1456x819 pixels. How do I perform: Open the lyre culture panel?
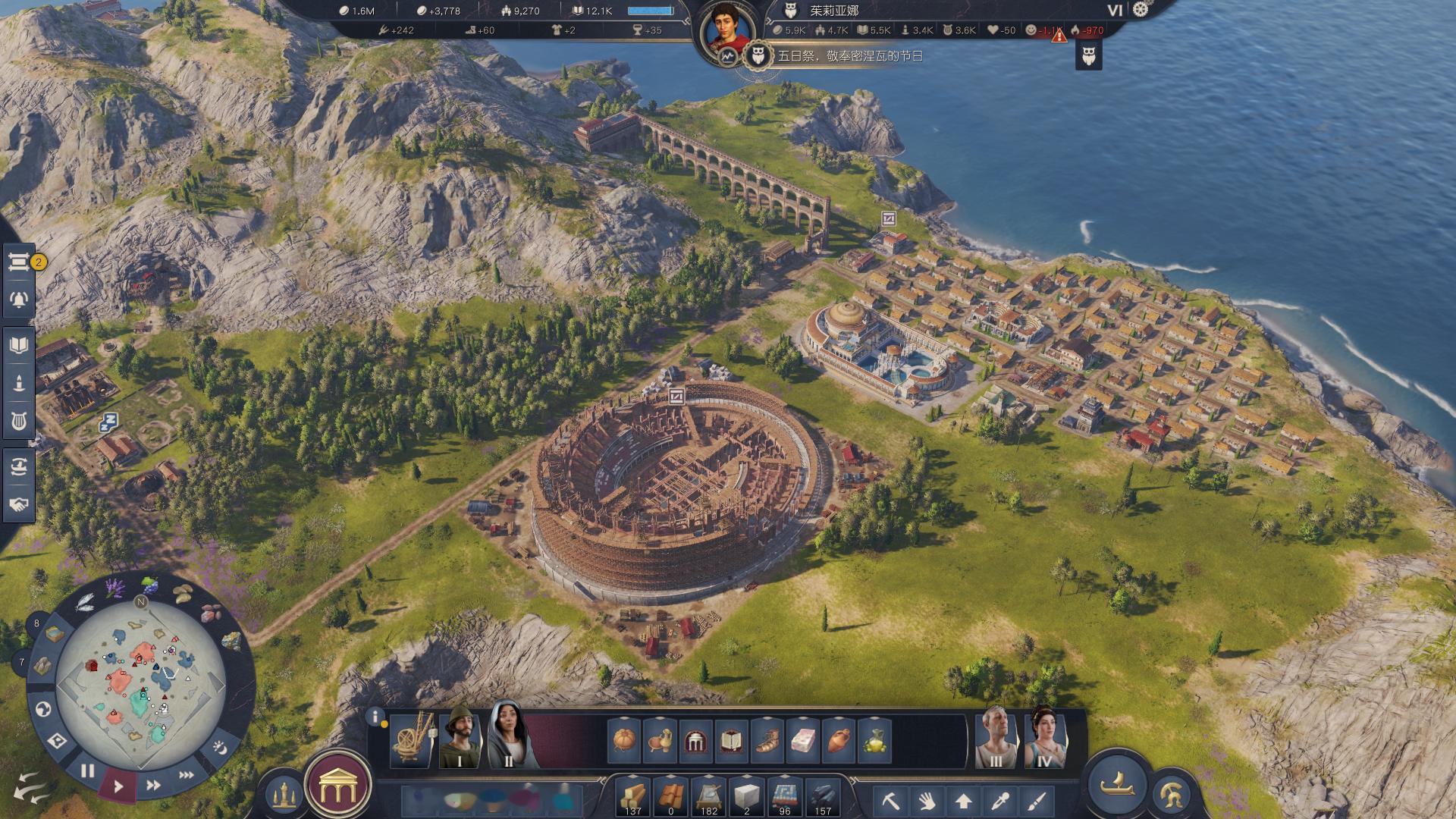pos(19,421)
